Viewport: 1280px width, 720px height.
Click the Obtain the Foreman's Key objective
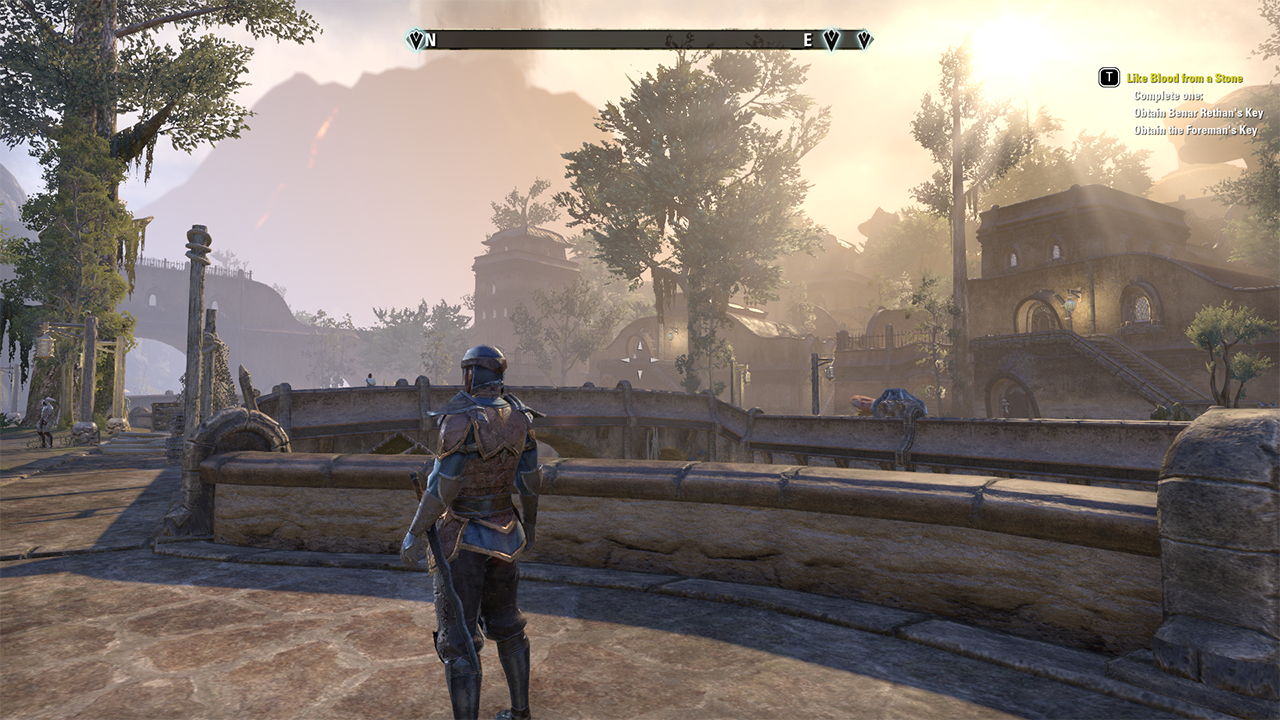[x=1195, y=130]
